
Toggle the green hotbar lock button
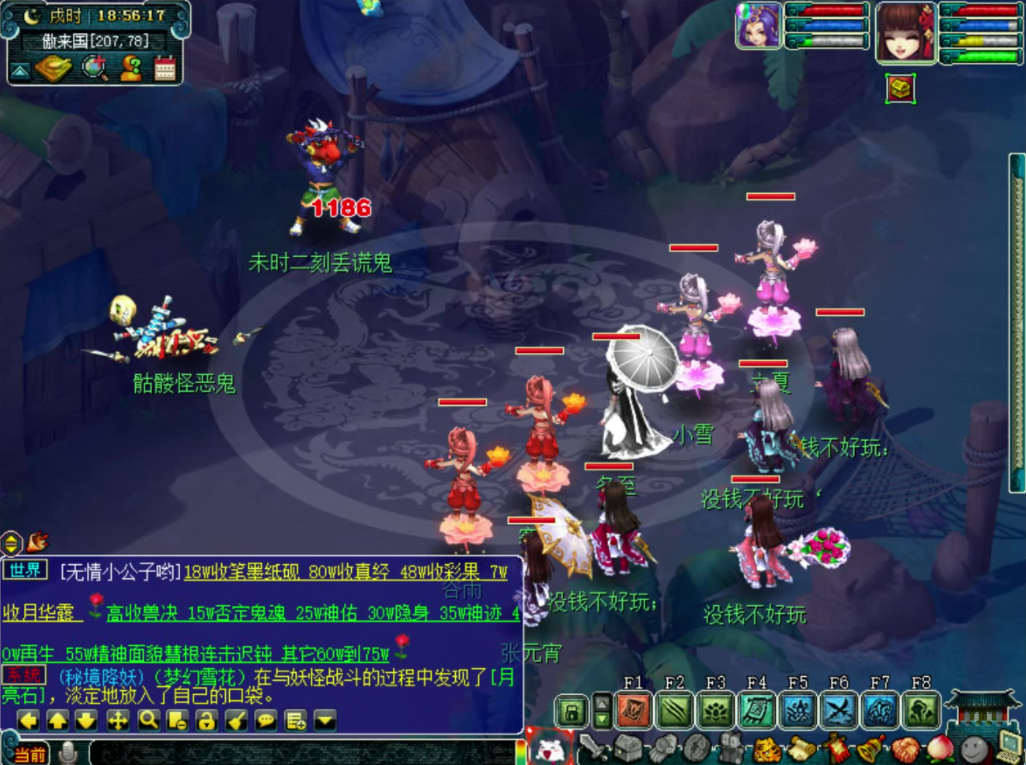tap(571, 711)
